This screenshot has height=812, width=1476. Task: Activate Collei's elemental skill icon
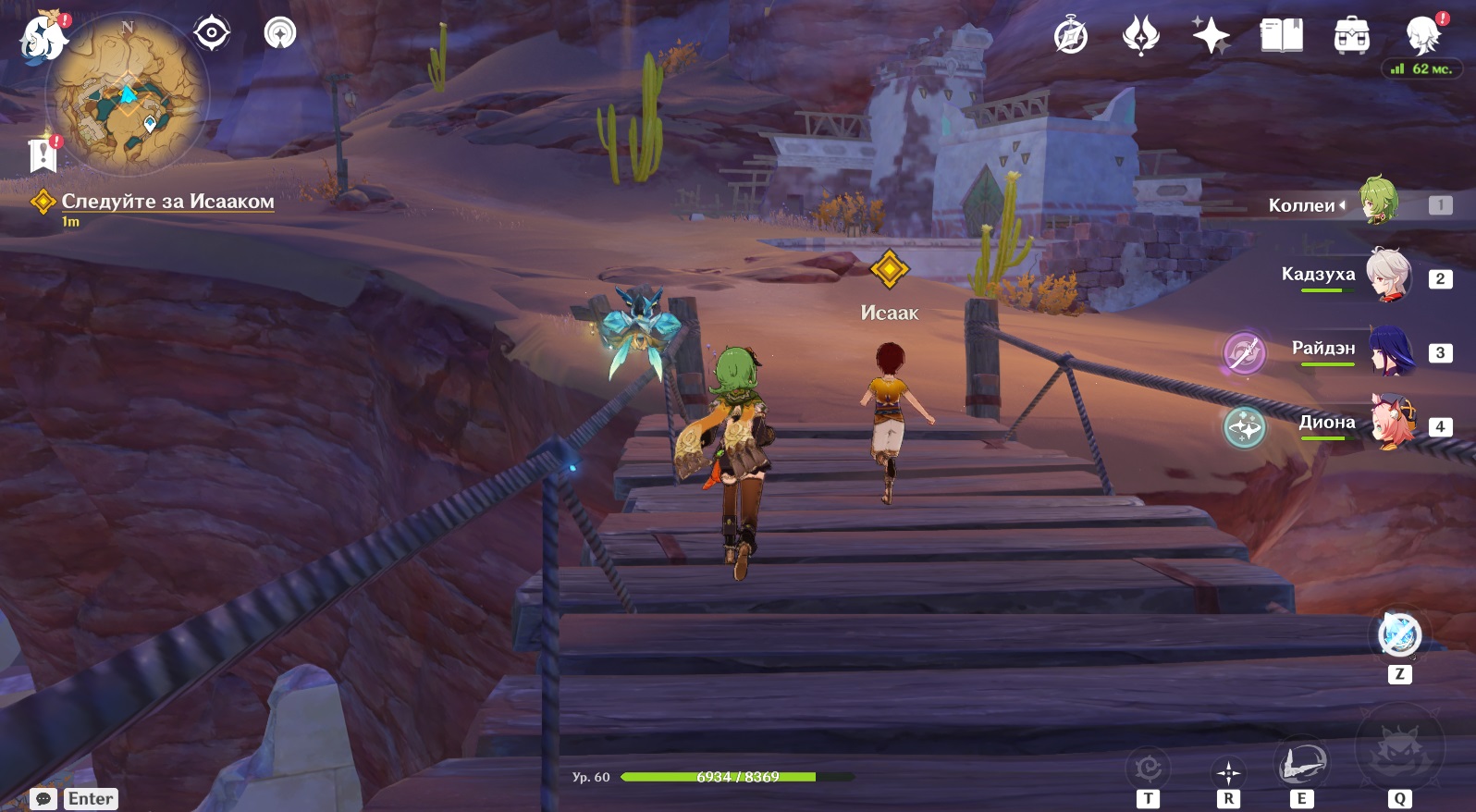point(1300,764)
